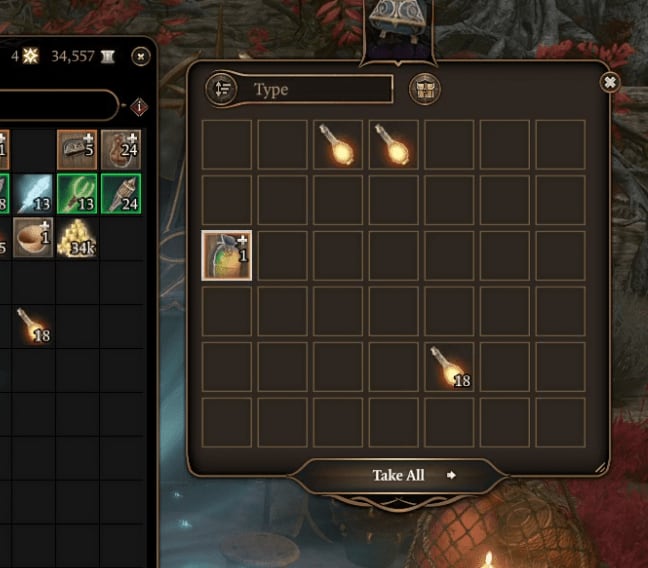Select the blue feather item stack
The height and width of the screenshot is (568, 648).
(x=33, y=194)
